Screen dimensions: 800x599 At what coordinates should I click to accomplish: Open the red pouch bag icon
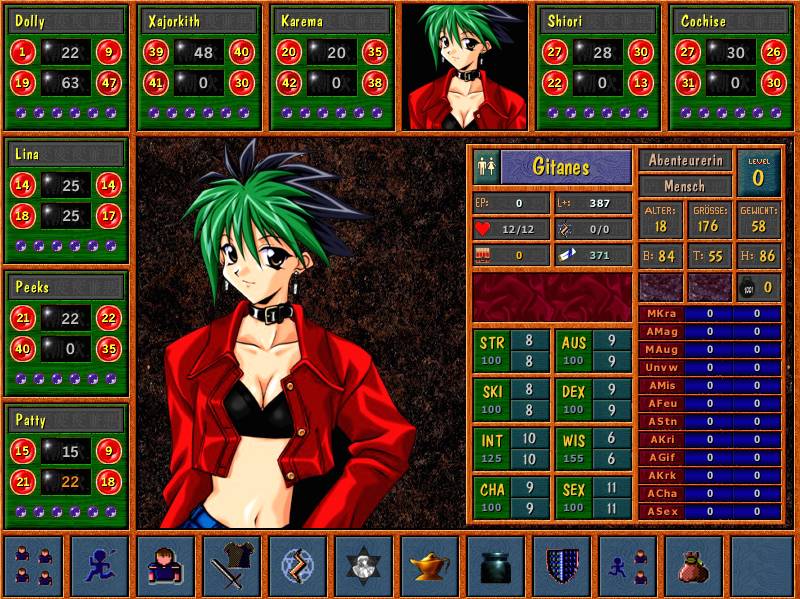coord(694,566)
